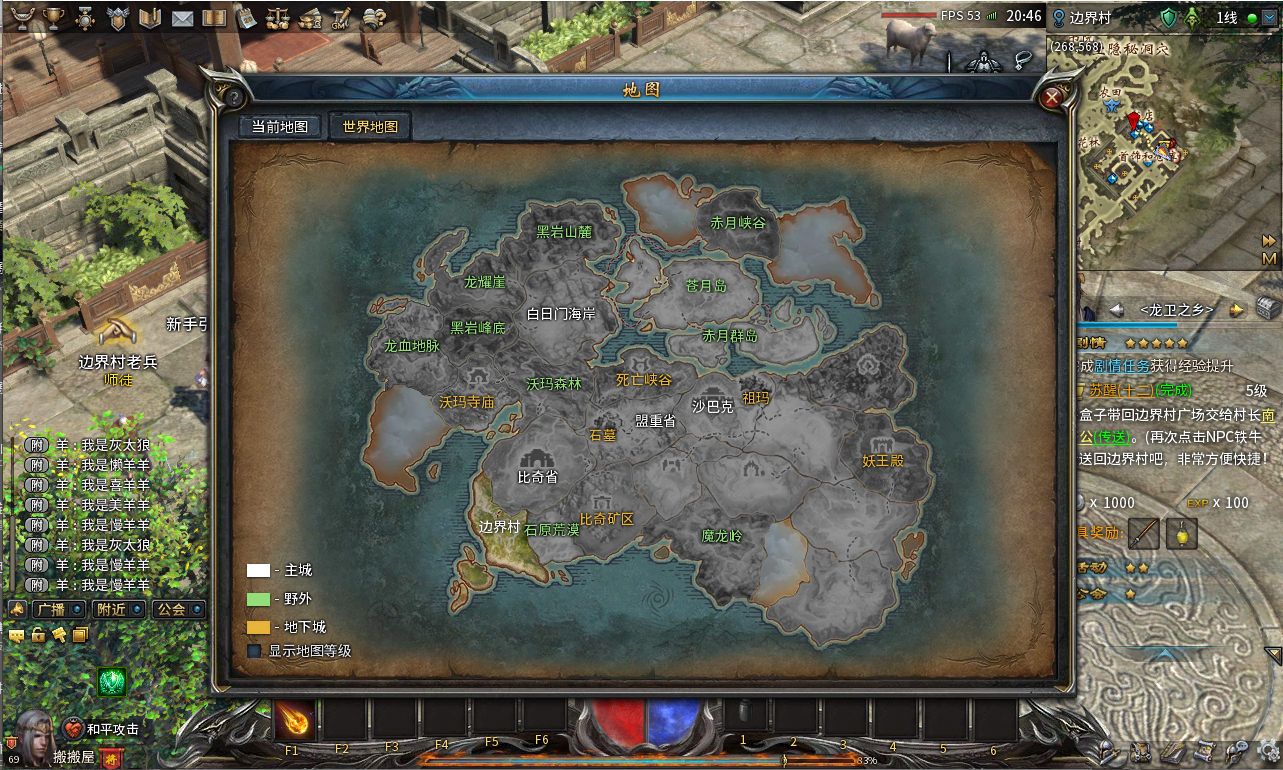
Task: Open the map help question mark button
Action: [x=233, y=98]
